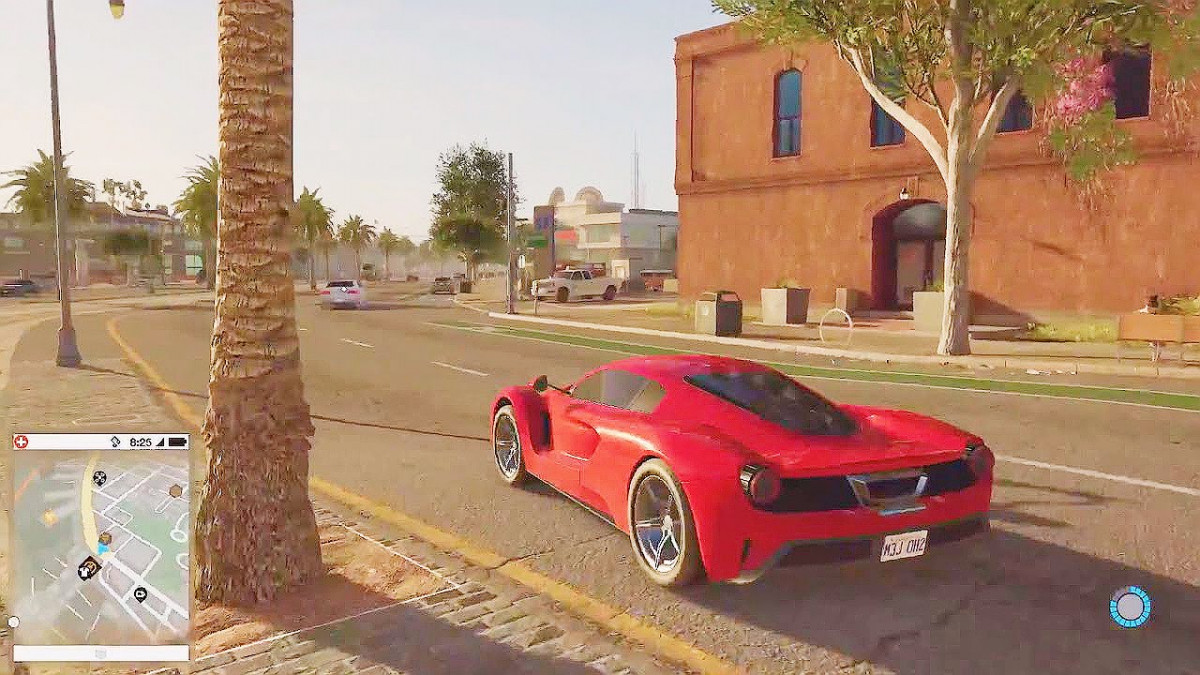Choose the brown hexagon map marker

pos(176,490)
